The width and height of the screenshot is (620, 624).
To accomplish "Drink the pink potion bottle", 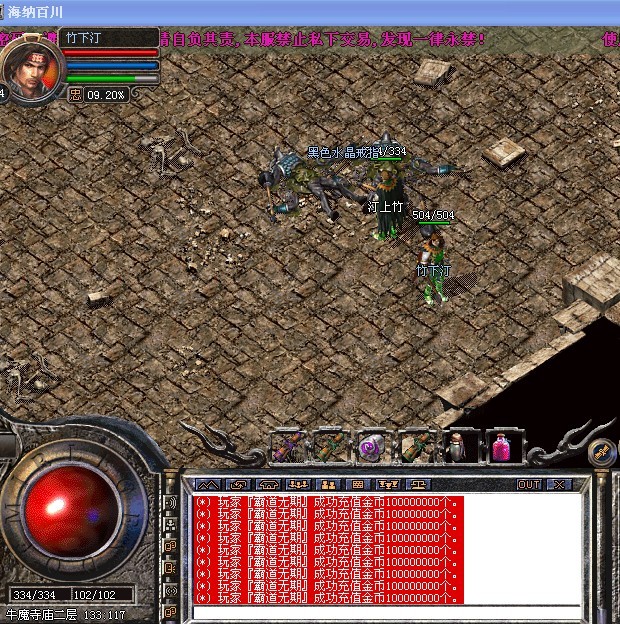I will pyautogui.click(x=503, y=446).
